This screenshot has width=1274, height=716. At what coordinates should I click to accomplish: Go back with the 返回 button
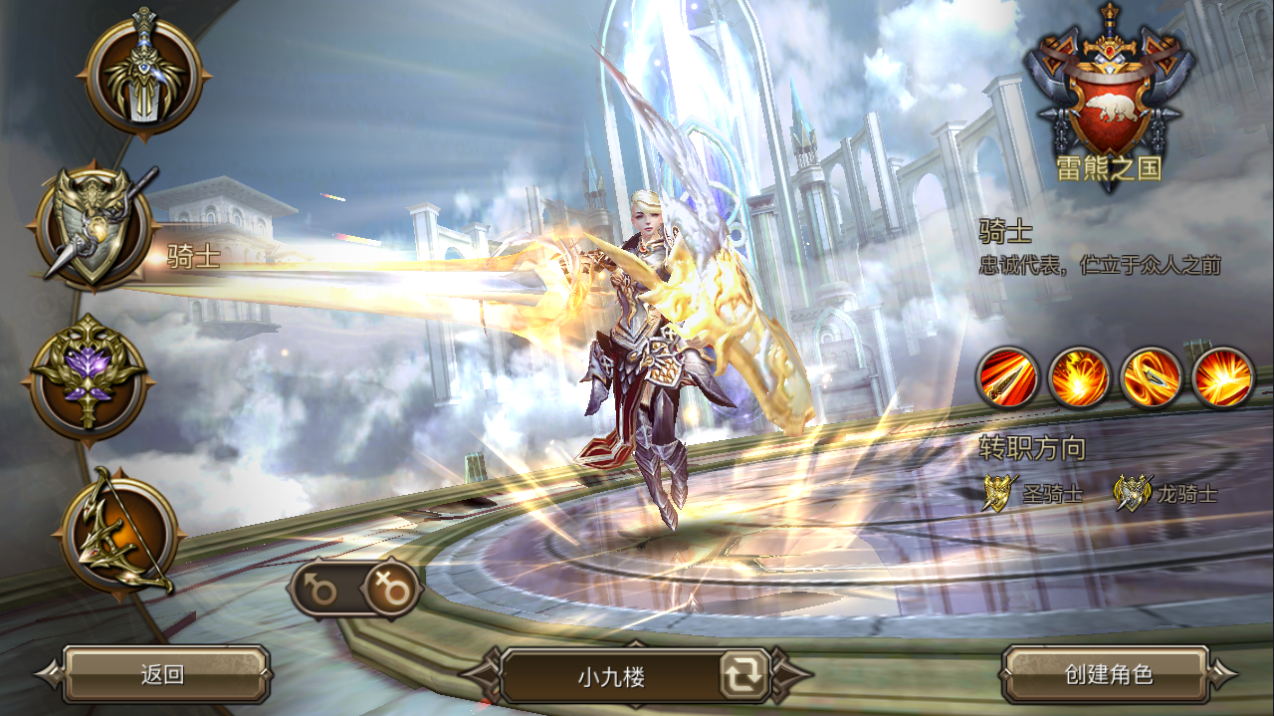163,674
